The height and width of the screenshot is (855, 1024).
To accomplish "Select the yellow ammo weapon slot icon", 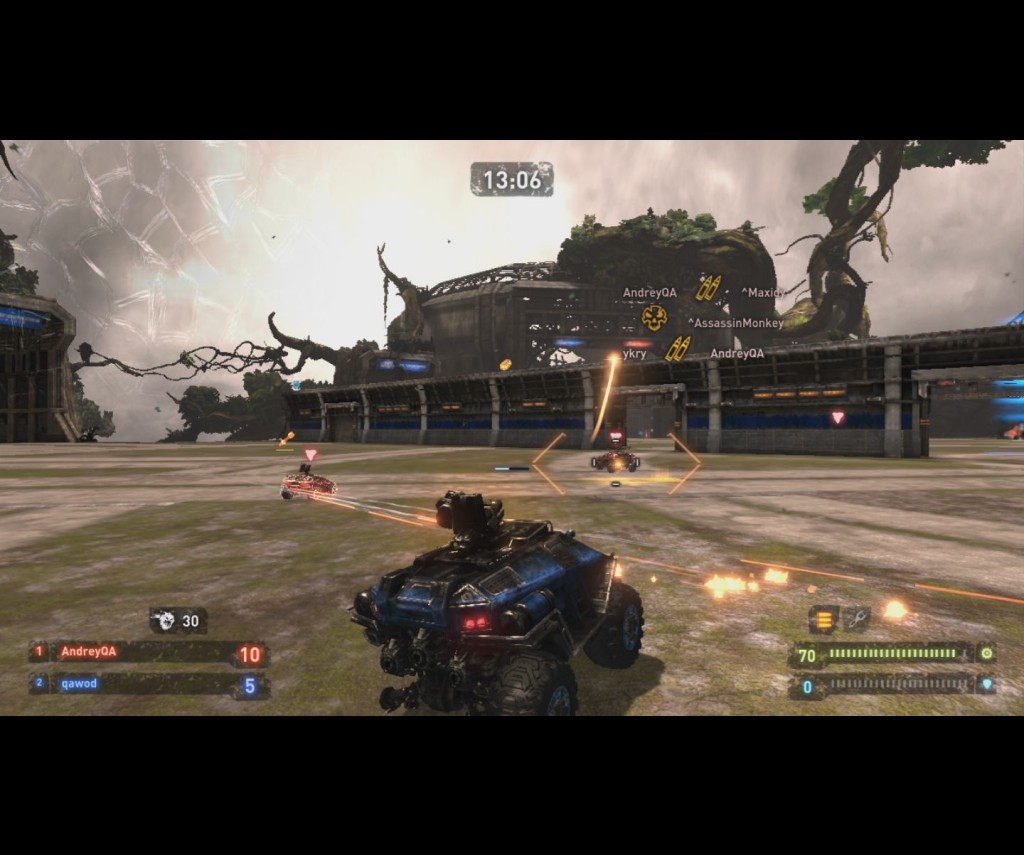I will [x=824, y=619].
